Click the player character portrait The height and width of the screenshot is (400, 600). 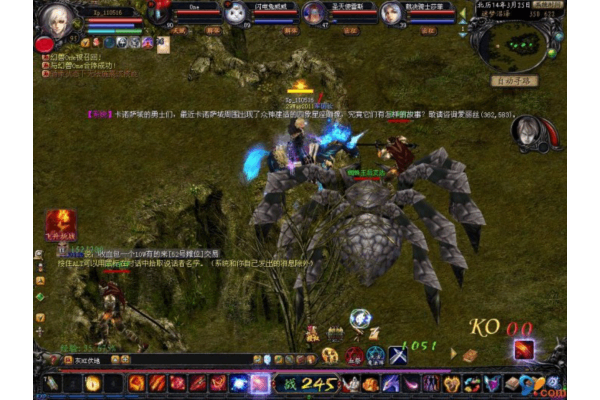click(x=56, y=18)
